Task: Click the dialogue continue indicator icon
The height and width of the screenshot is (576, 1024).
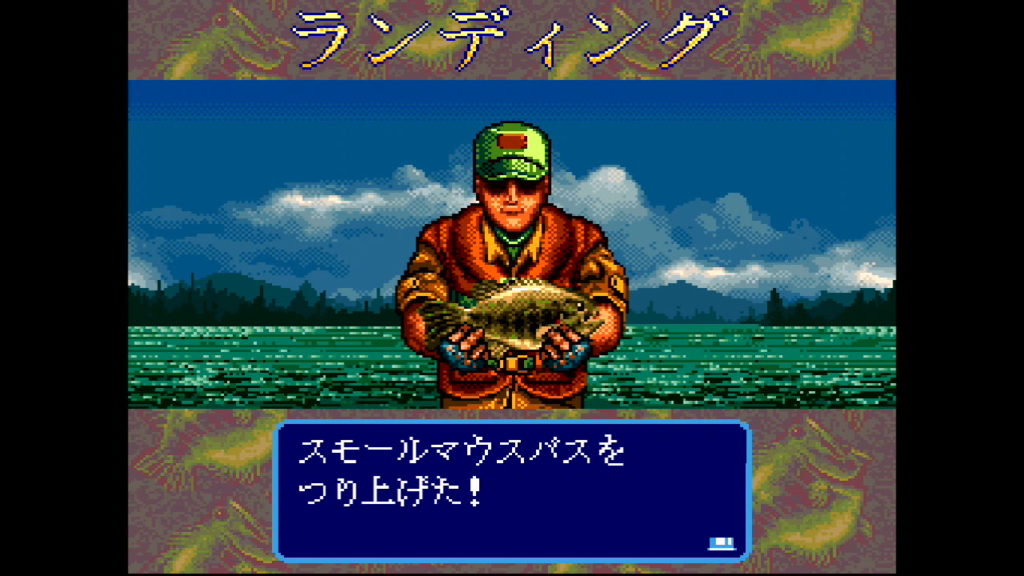Action: 720,543
